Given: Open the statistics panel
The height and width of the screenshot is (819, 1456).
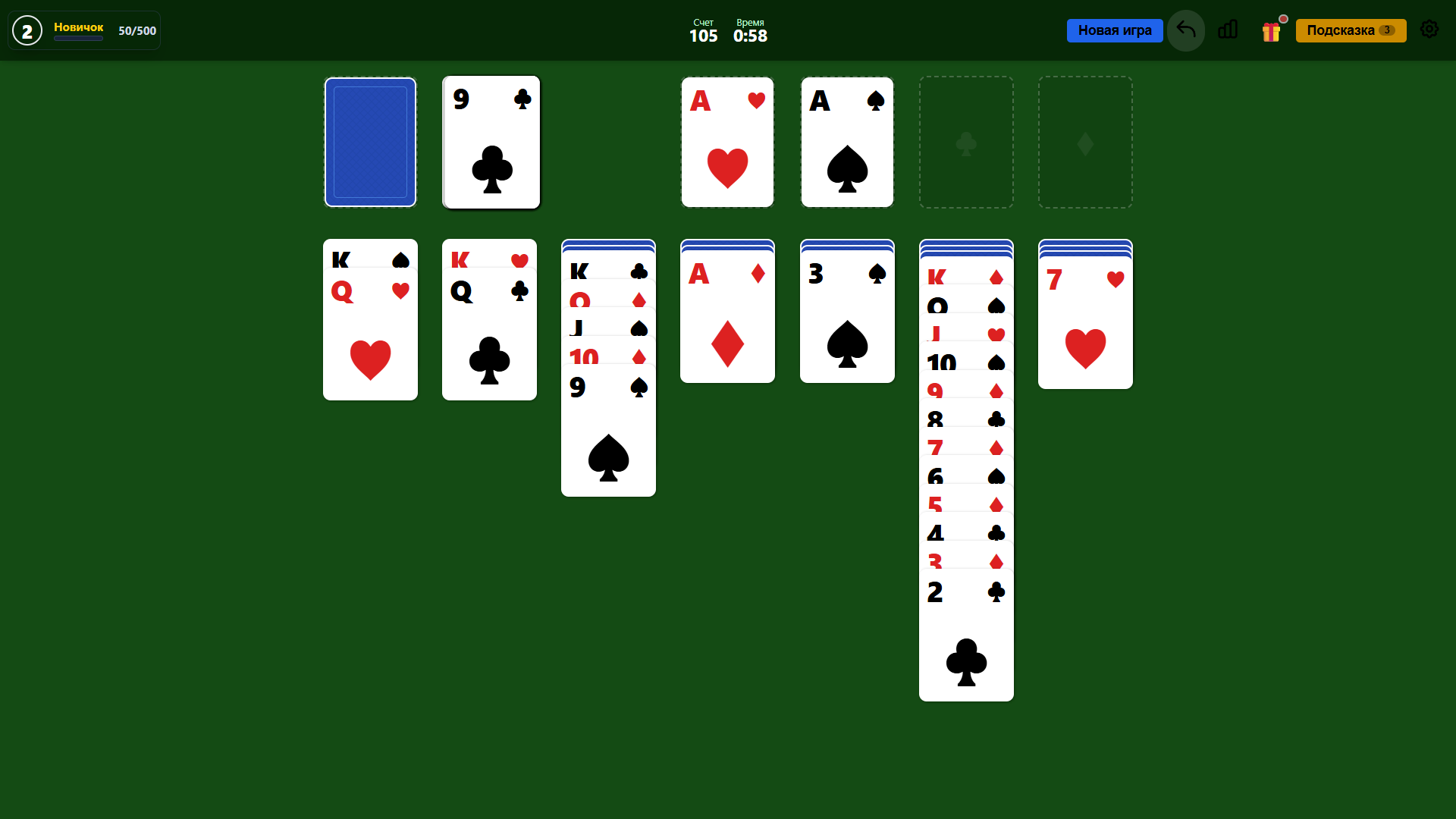Looking at the screenshot, I should tap(1228, 30).
